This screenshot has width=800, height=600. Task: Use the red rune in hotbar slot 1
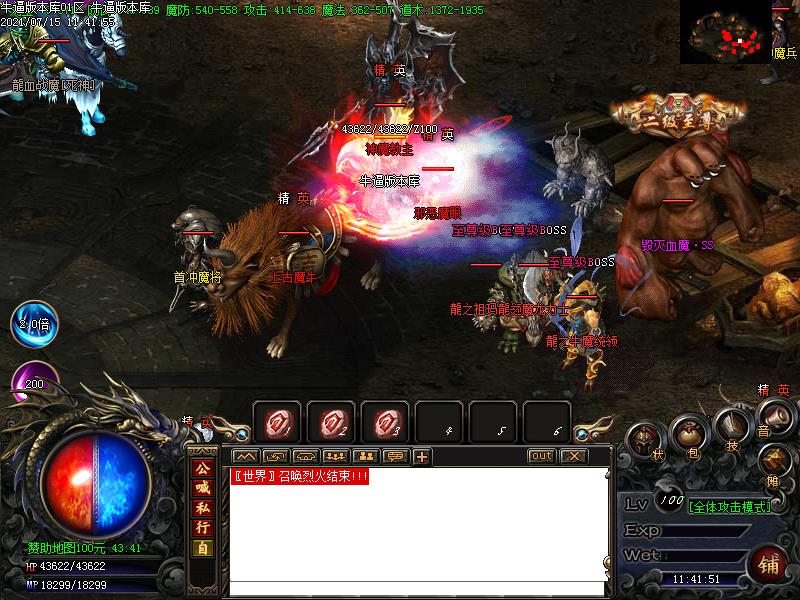[277, 424]
